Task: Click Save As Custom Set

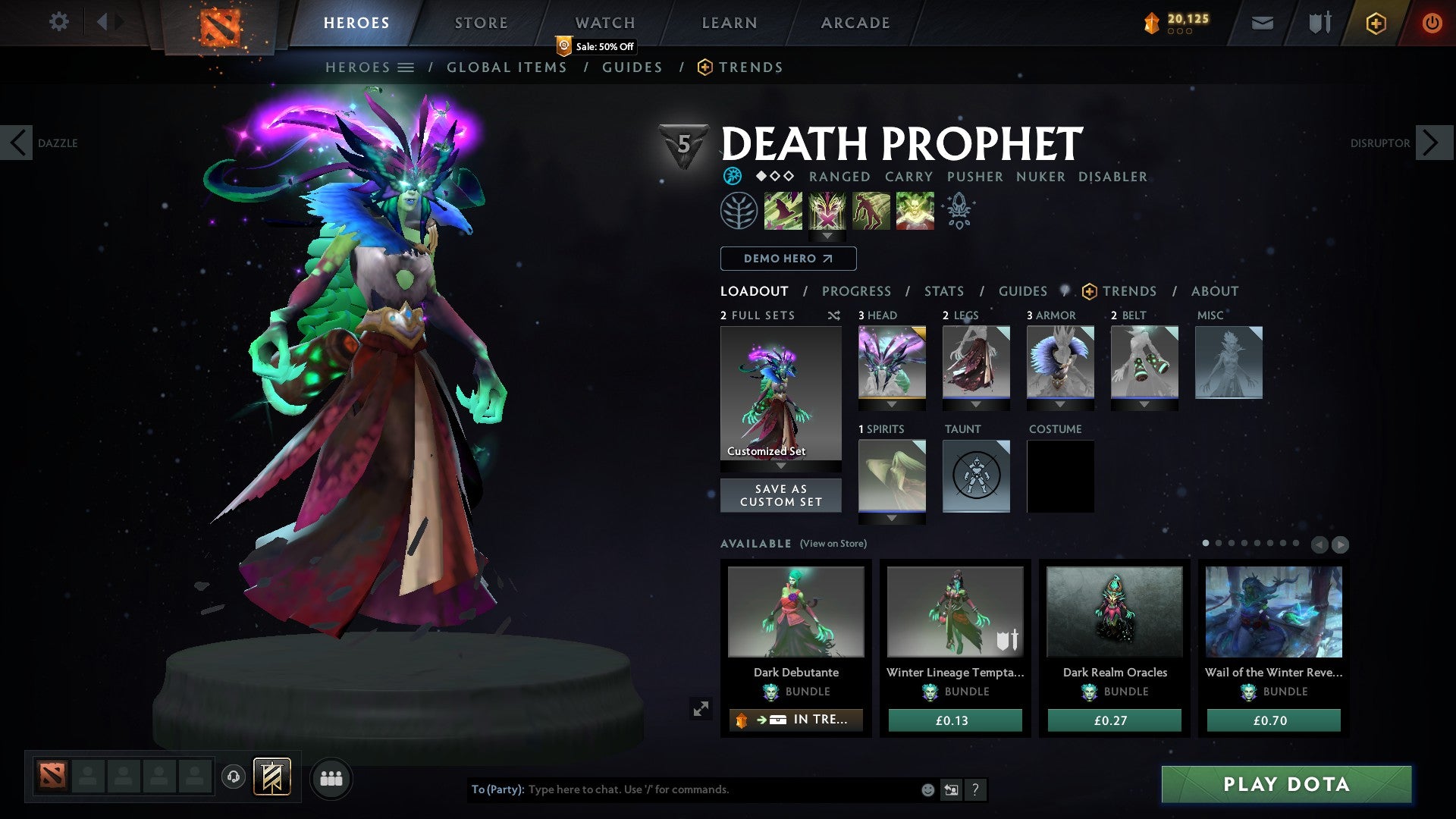Action: point(780,495)
